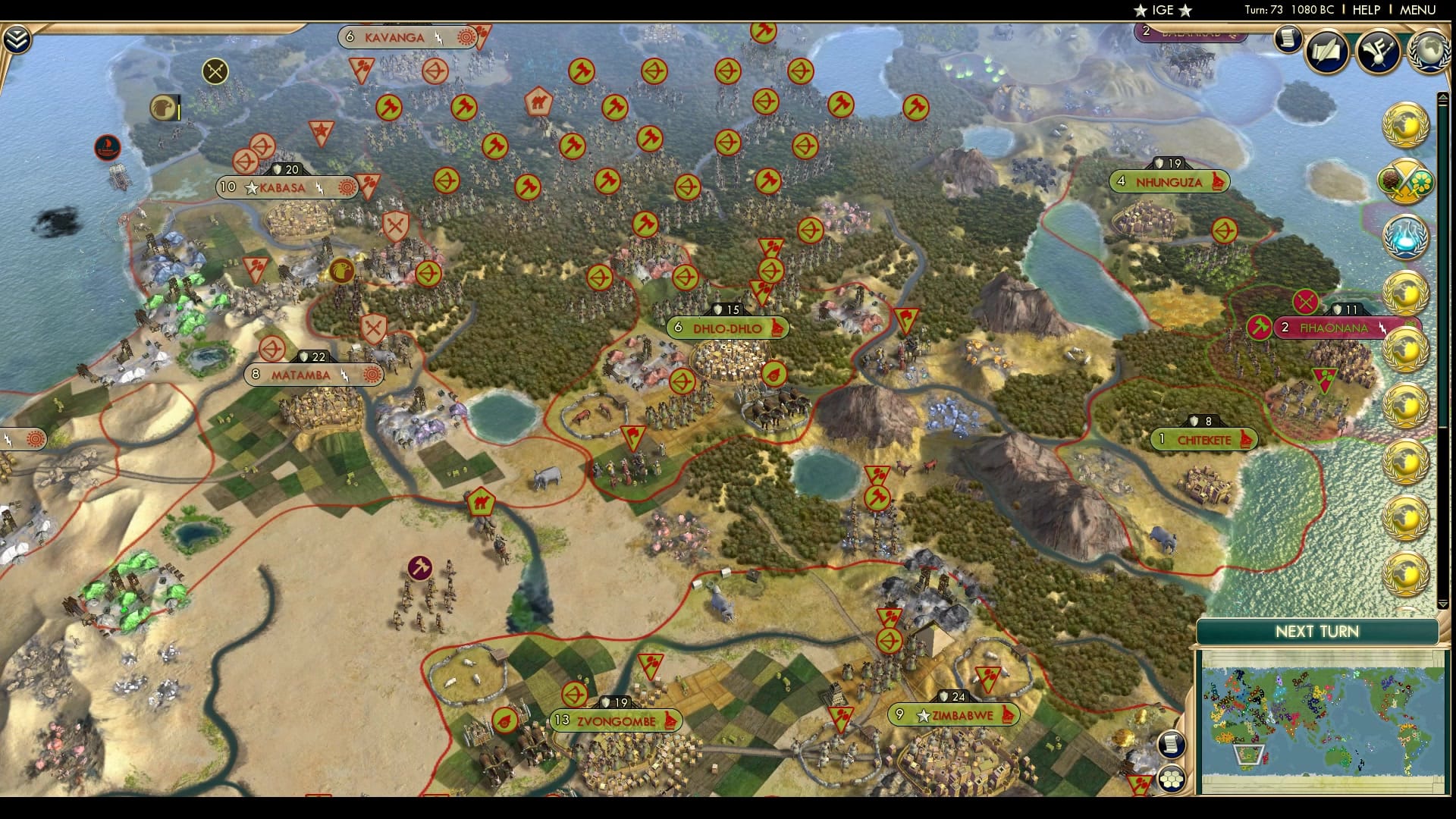Image resolution: width=1456 pixels, height=819 pixels.
Task: Click the trade deal crossed-swords notification
Action: [1405, 182]
